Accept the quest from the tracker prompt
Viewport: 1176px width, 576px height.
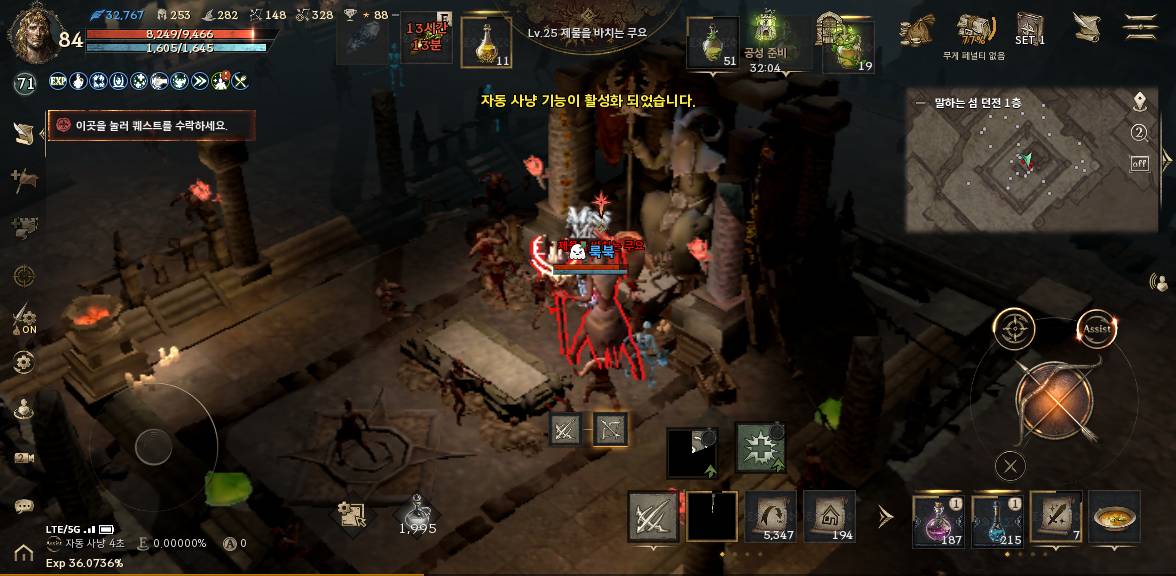[150, 125]
